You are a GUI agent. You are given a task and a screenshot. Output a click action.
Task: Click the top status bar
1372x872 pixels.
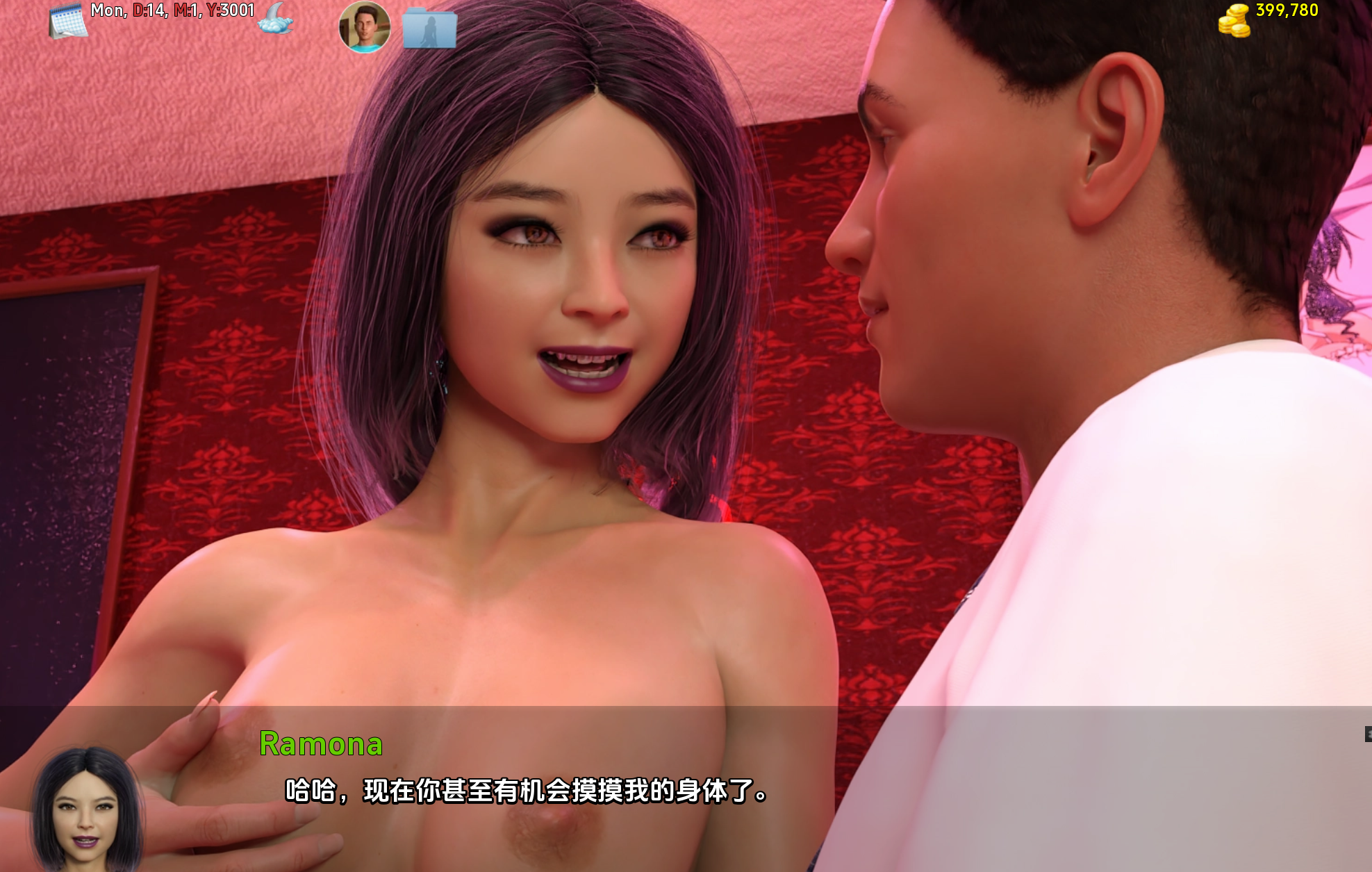(686, 17)
